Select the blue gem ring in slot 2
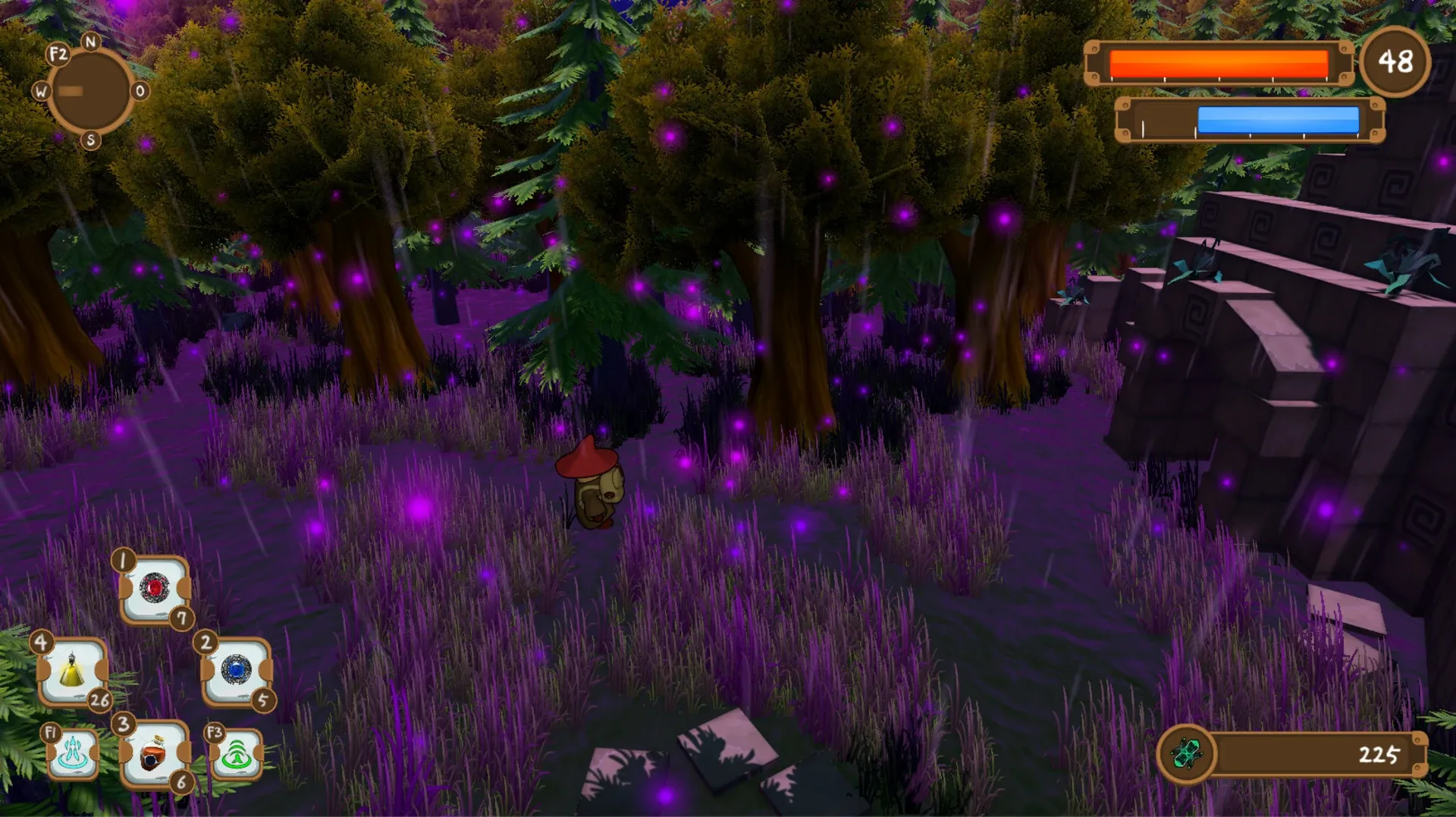Image resolution: width=1456 pixels, height=817 pixels. tap(235, 671)
